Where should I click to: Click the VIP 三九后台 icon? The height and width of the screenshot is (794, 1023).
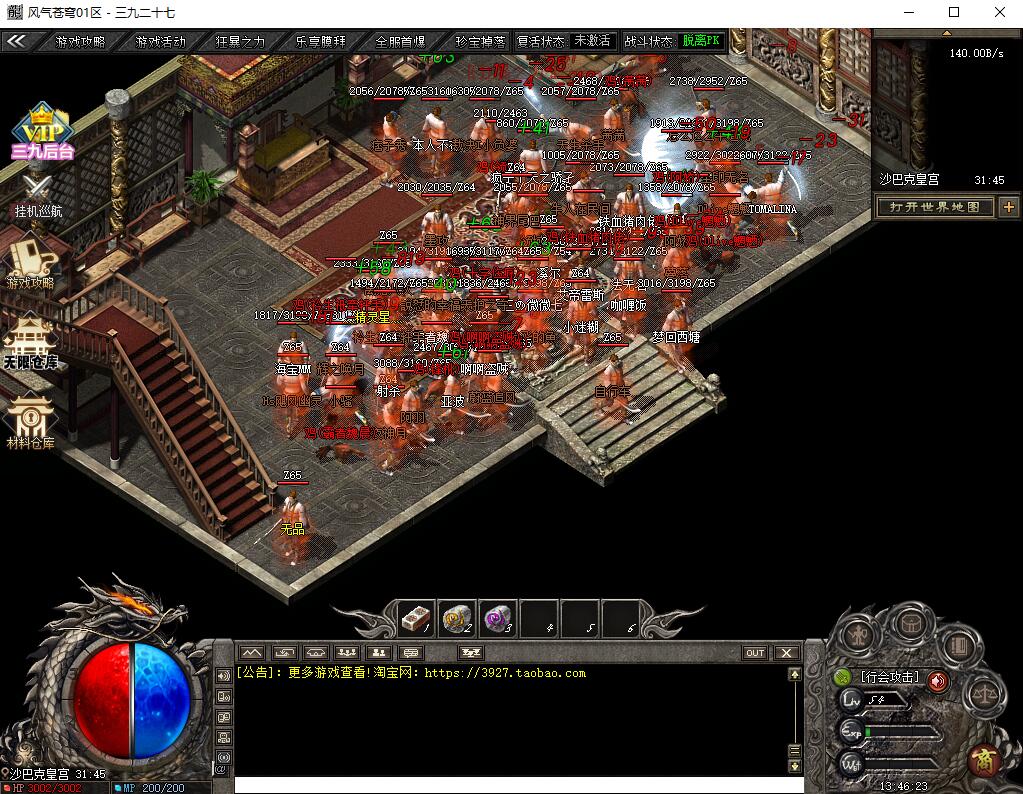point(42,131)
